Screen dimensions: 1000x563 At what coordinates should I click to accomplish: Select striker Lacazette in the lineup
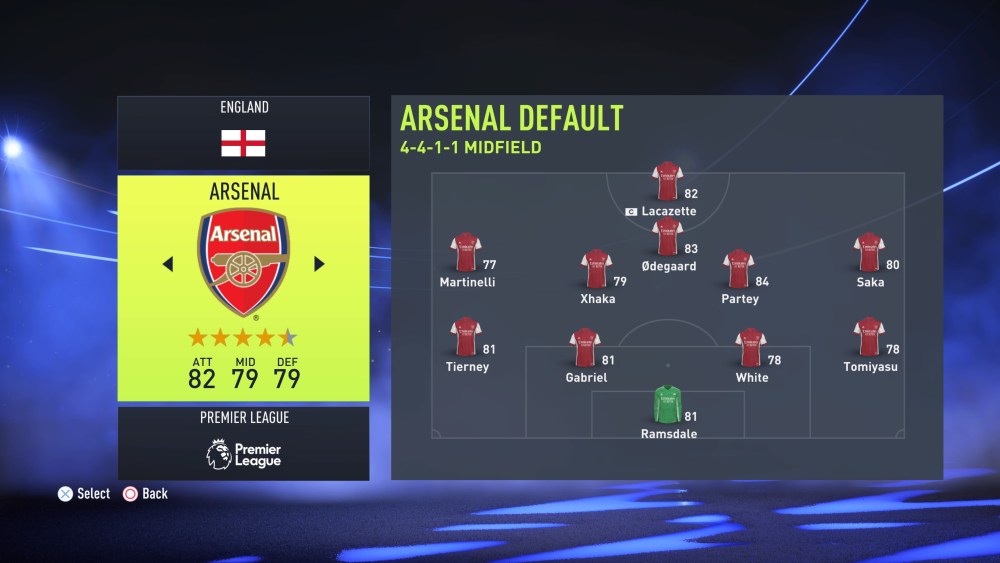667,184
